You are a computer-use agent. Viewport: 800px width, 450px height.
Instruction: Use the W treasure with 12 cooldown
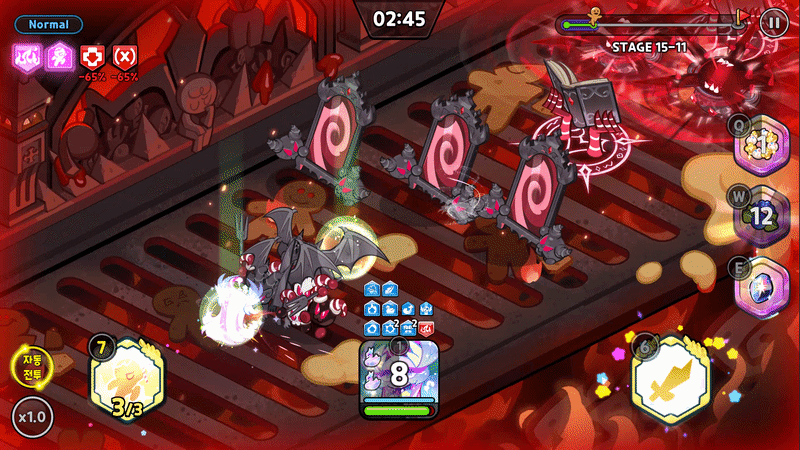pos(764,217)
